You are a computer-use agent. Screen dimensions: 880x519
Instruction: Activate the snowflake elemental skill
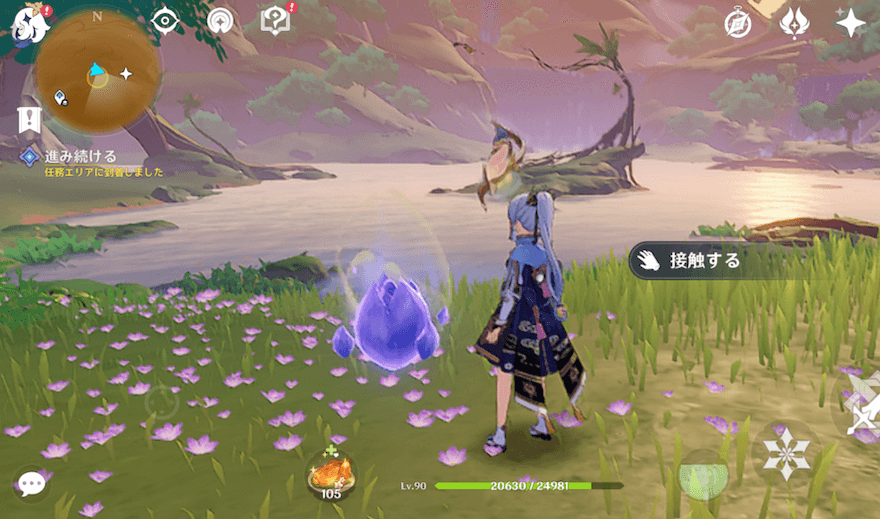pyautogui.click(x=786, y=455)
